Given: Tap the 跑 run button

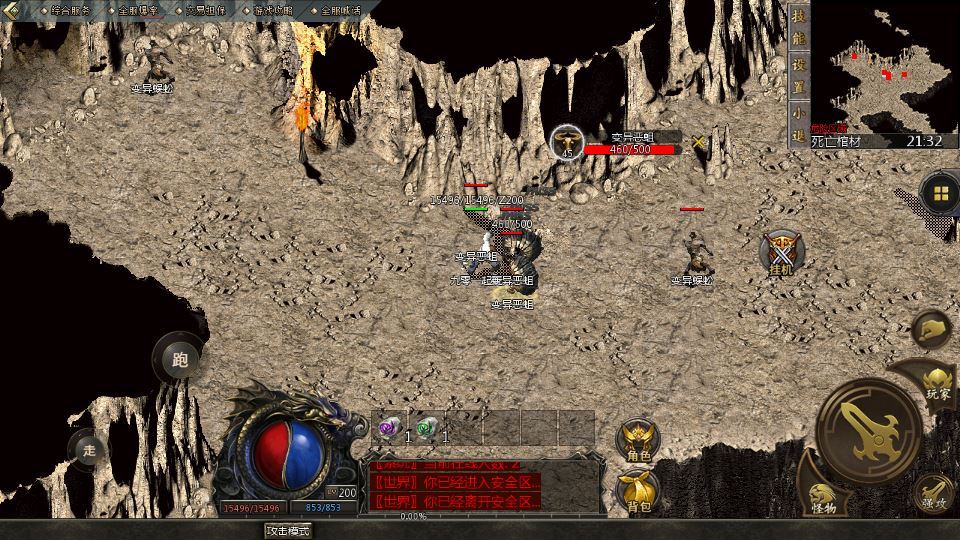Looking at the screenshot, I should [x=180, y=359].
